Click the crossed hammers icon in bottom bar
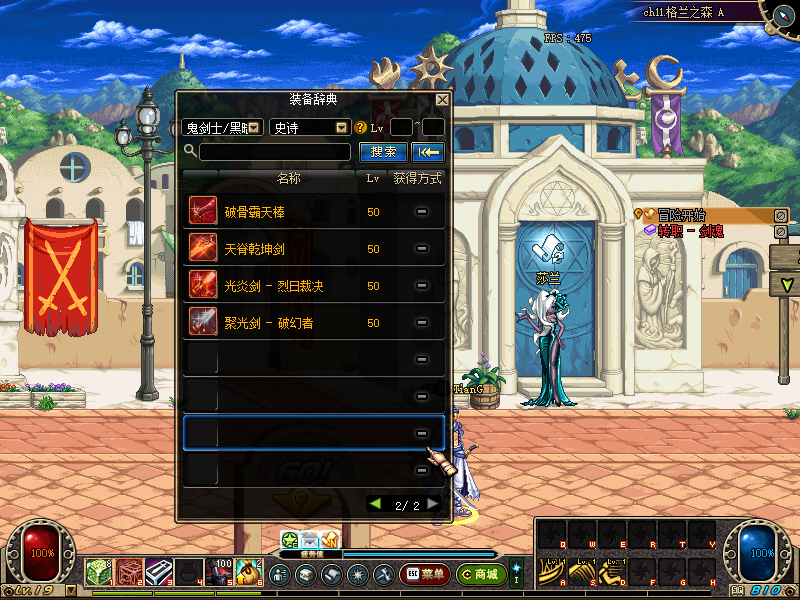This screenshot has width=800, height=600. point(383,575)
